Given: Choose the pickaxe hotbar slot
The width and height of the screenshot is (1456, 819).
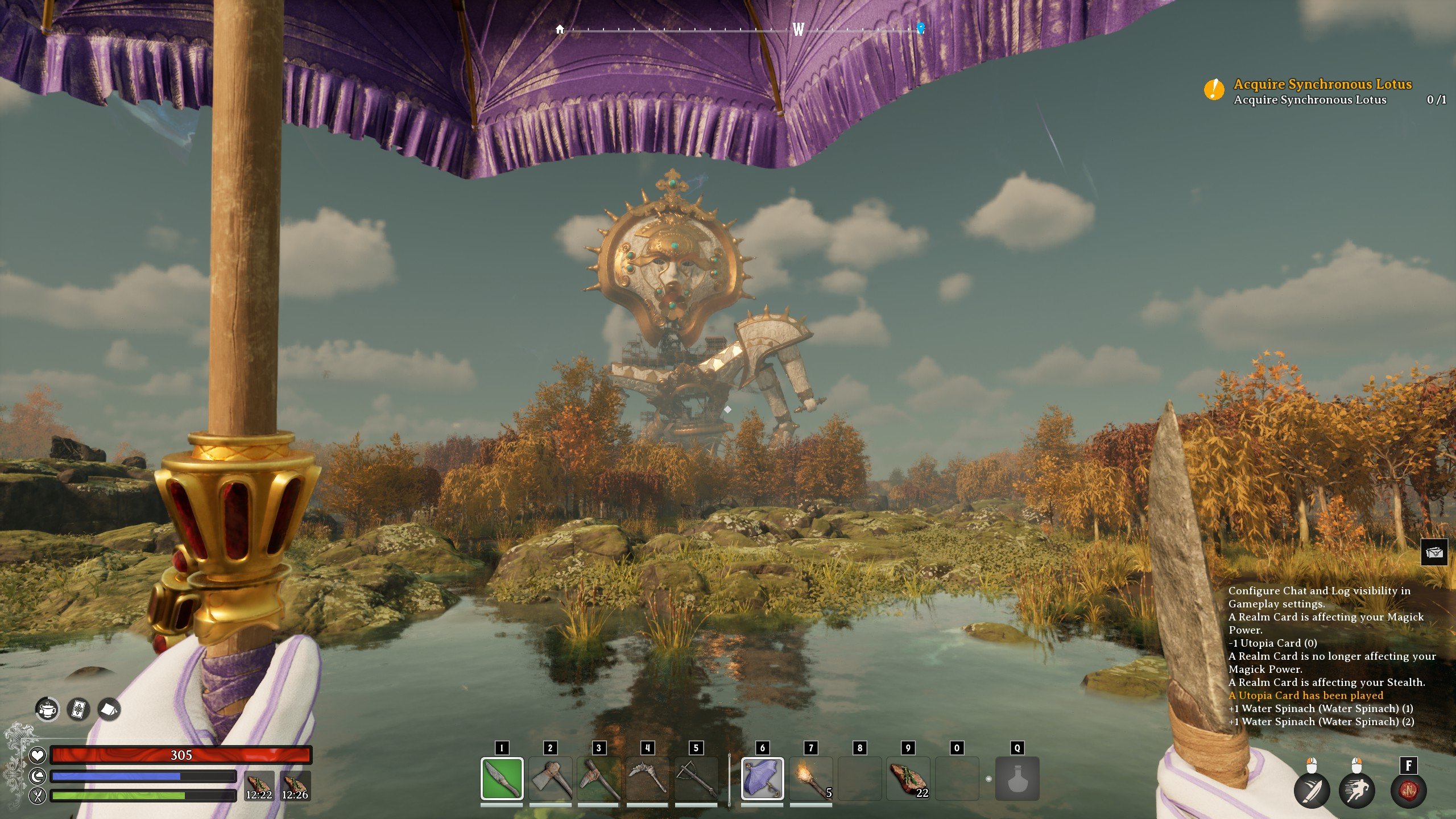Looking at the screenshot, I should [598, 778].
